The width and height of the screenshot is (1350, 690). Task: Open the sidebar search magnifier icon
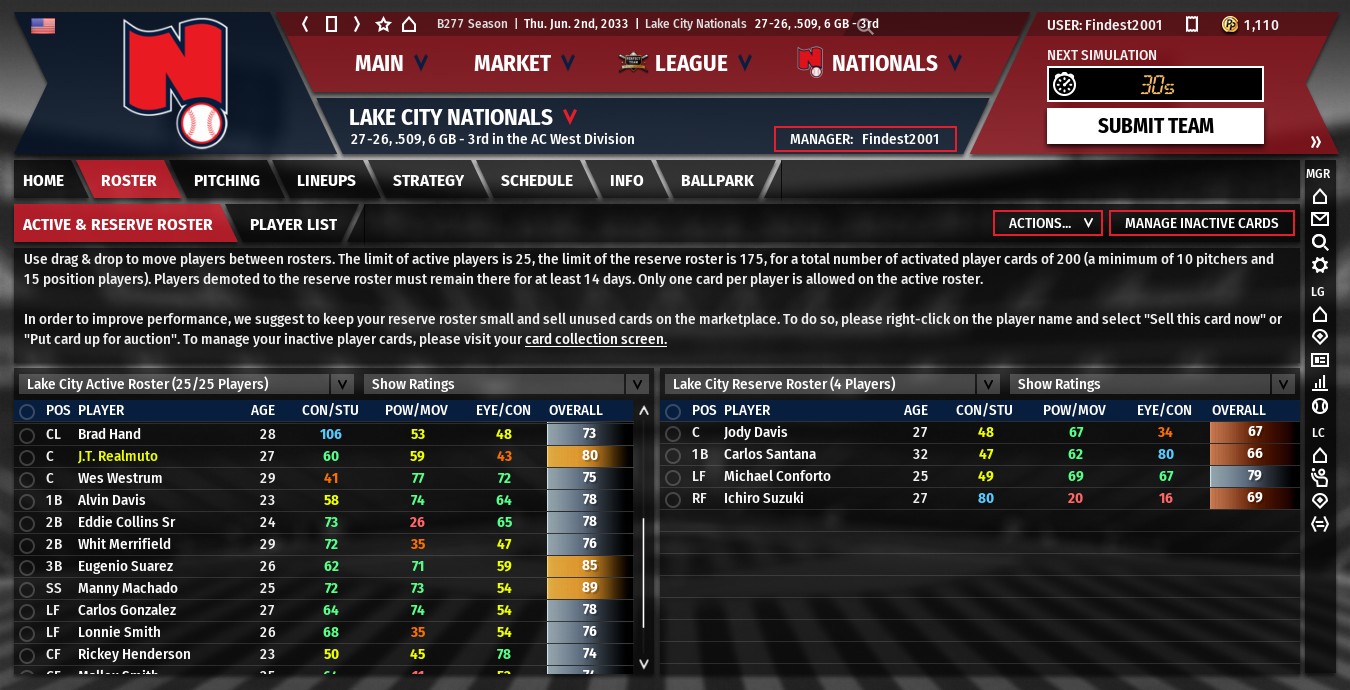tap(1319, 242)
